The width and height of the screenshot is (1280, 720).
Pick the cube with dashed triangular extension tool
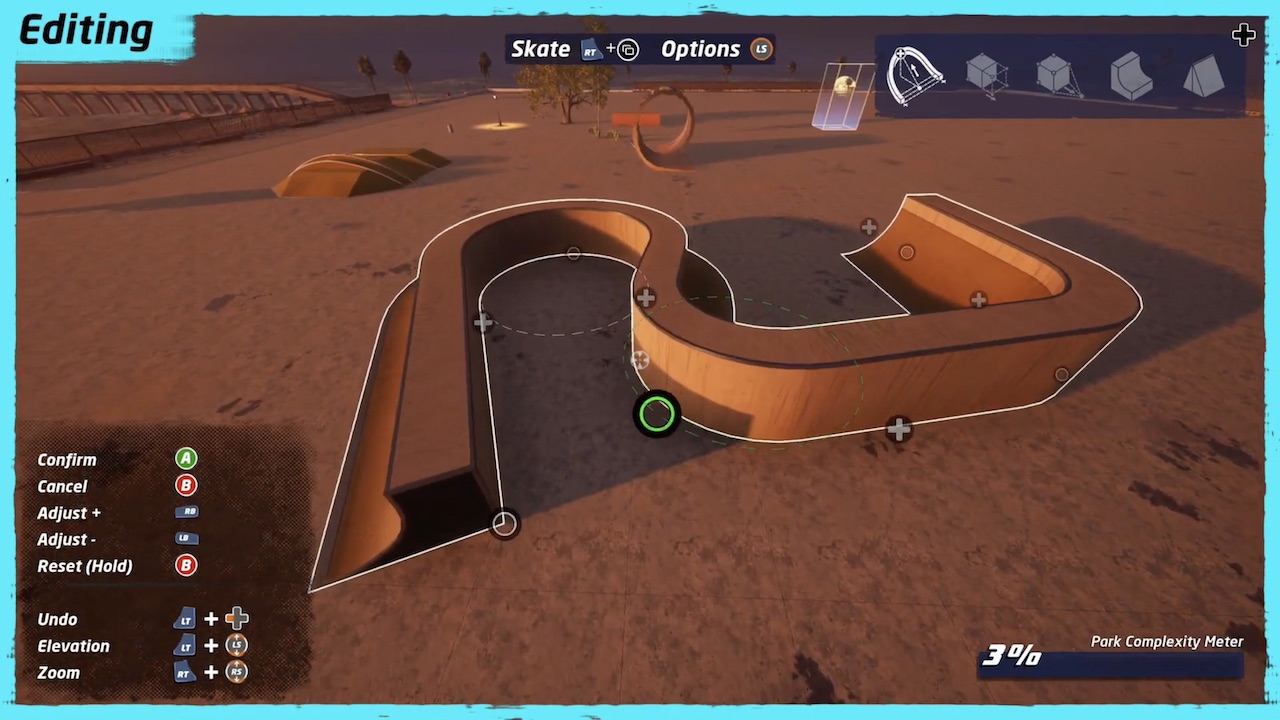pyautogui.click(x=1057, y=75)
